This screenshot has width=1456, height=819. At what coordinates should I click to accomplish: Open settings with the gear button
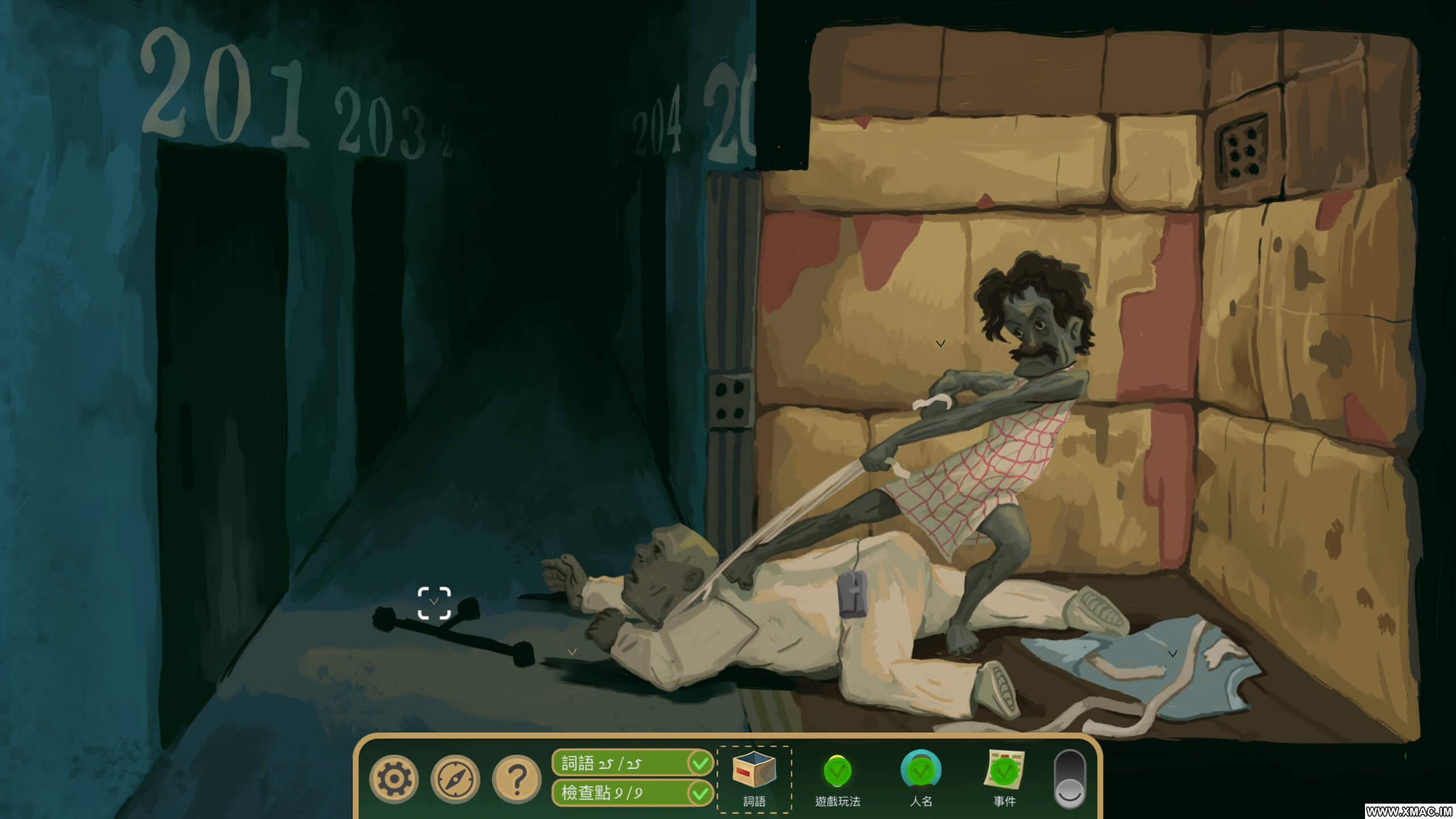coord(394,779)
